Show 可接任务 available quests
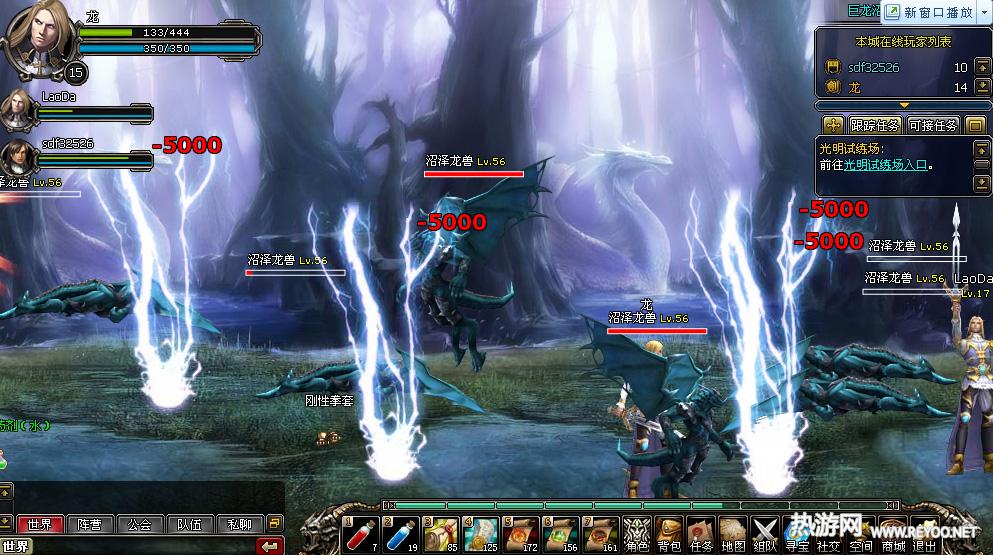Viewport: 993px width, 555px height. pos(933,125)
